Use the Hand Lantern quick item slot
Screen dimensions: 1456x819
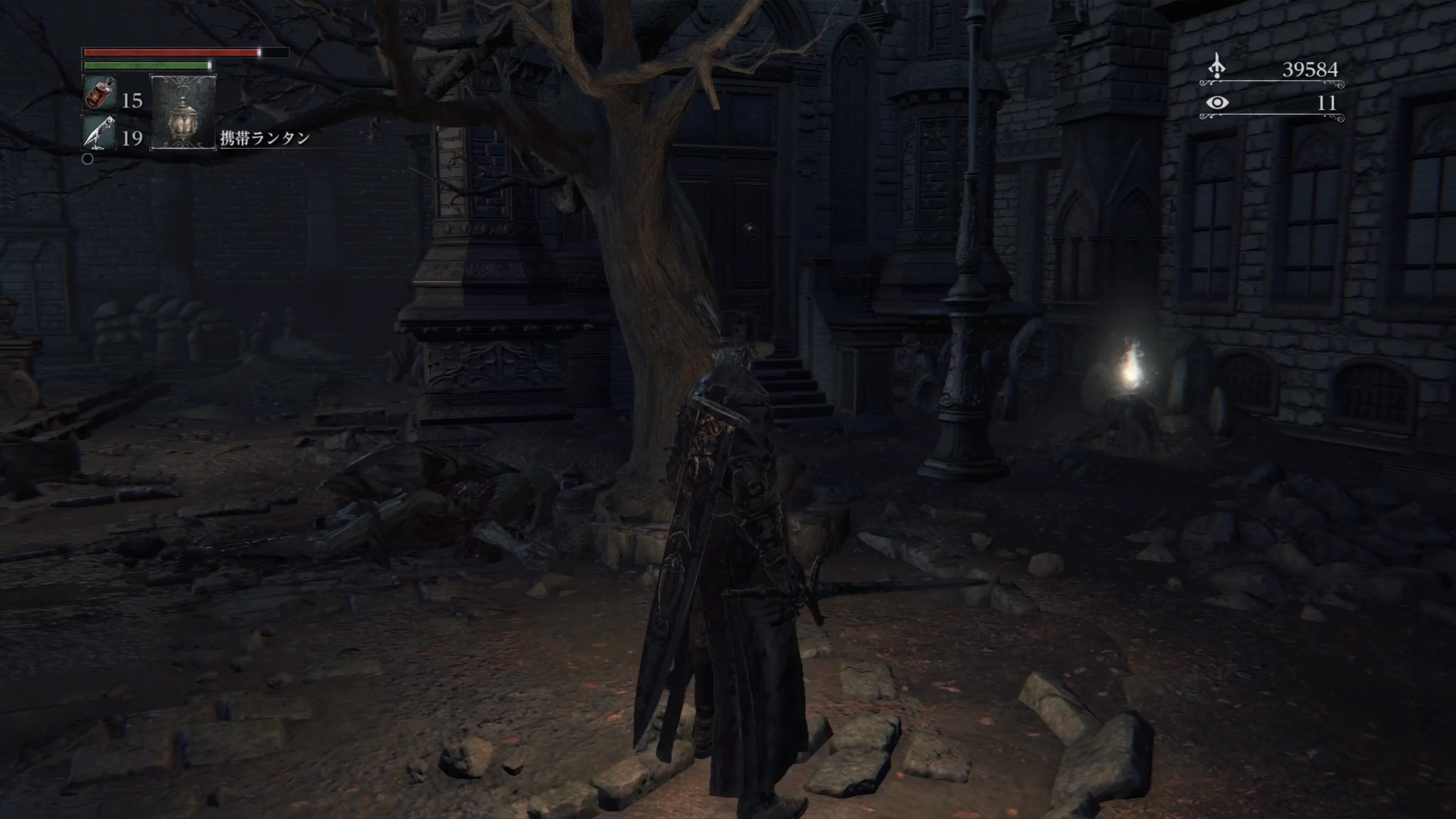[183, 113]
